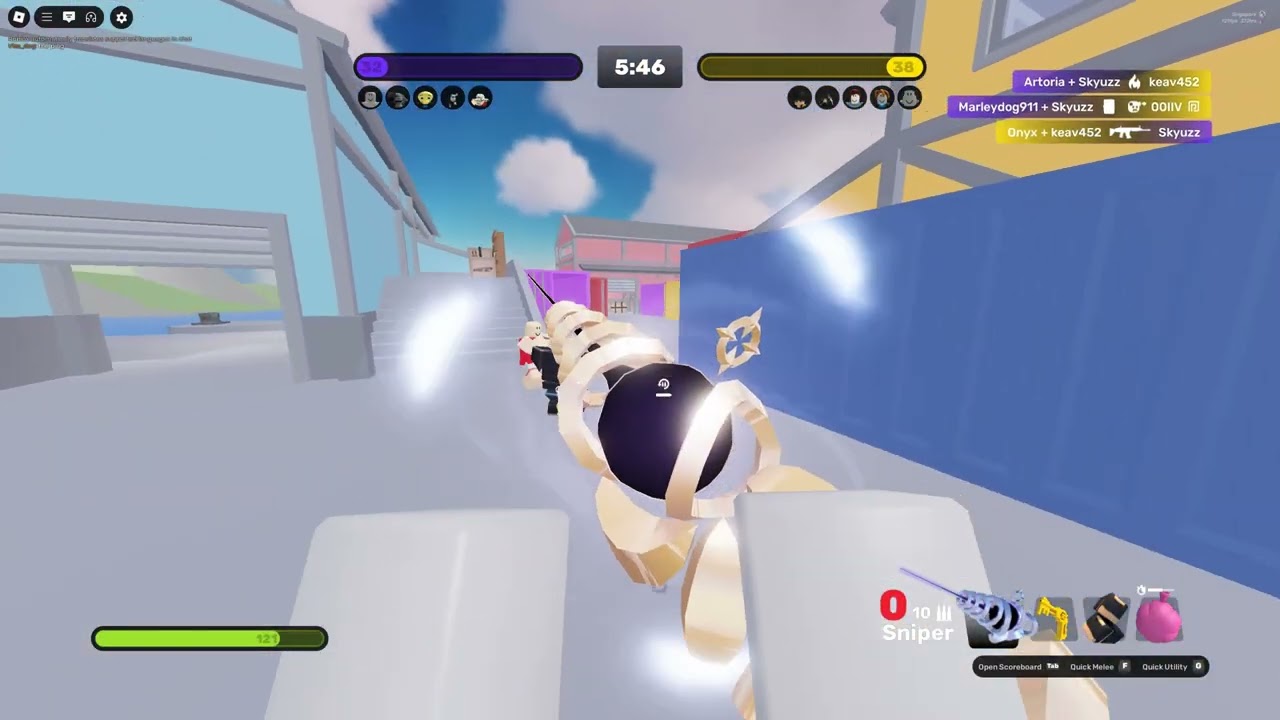Click the yellow-faced avatar on purple team
Image resolution: width=1280 pixels, height=720 pixels.
tap(425, 98)
